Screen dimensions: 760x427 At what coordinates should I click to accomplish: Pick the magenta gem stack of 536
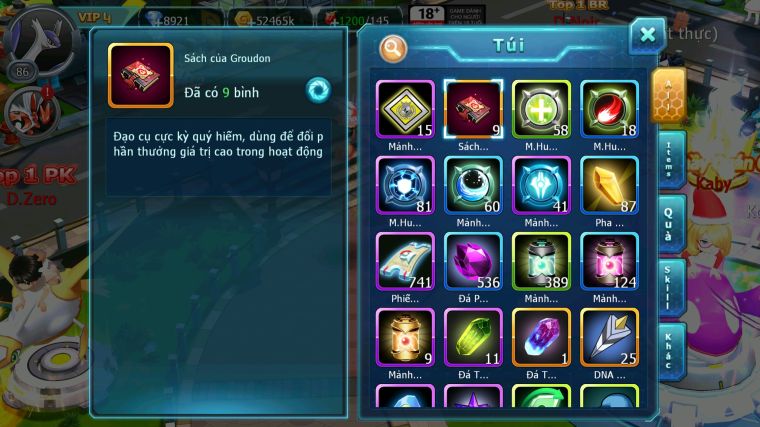click(473, 261)
